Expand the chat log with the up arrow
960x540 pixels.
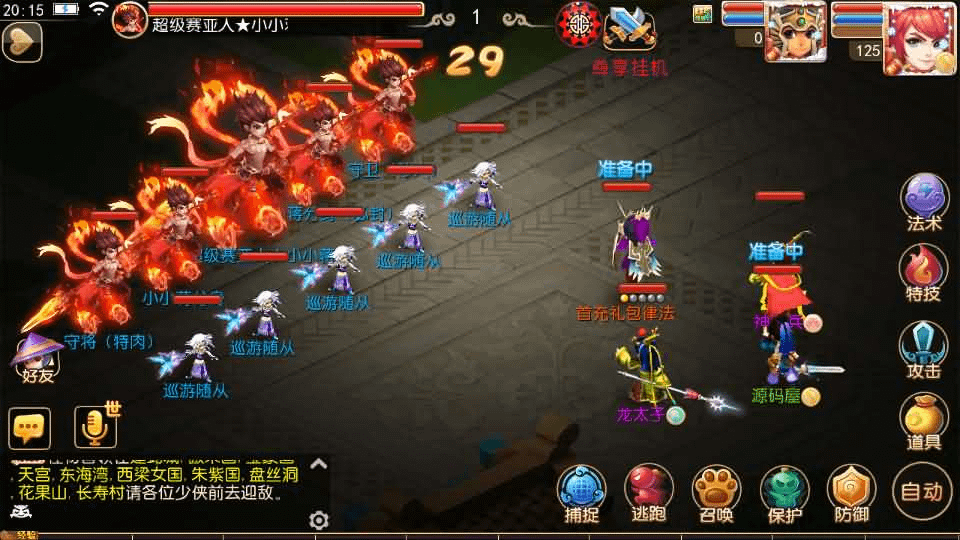point(318,464)
